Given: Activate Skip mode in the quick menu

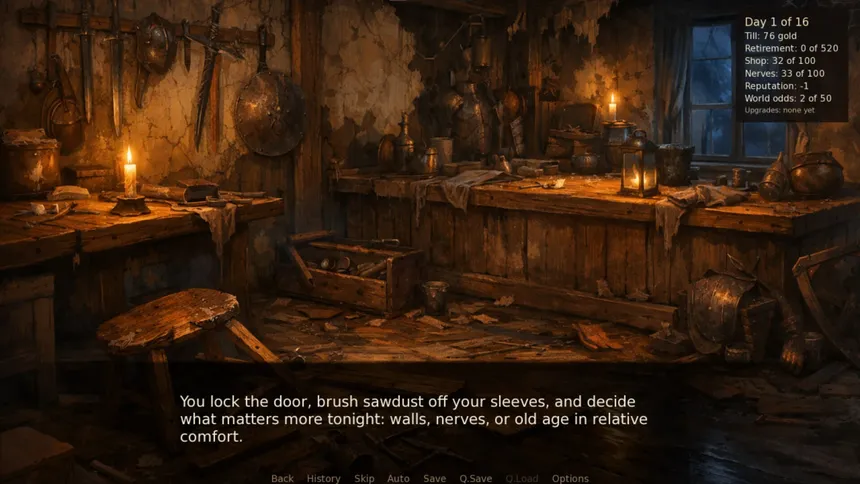Looking at the screenshot, I should (x=364, y=478).
